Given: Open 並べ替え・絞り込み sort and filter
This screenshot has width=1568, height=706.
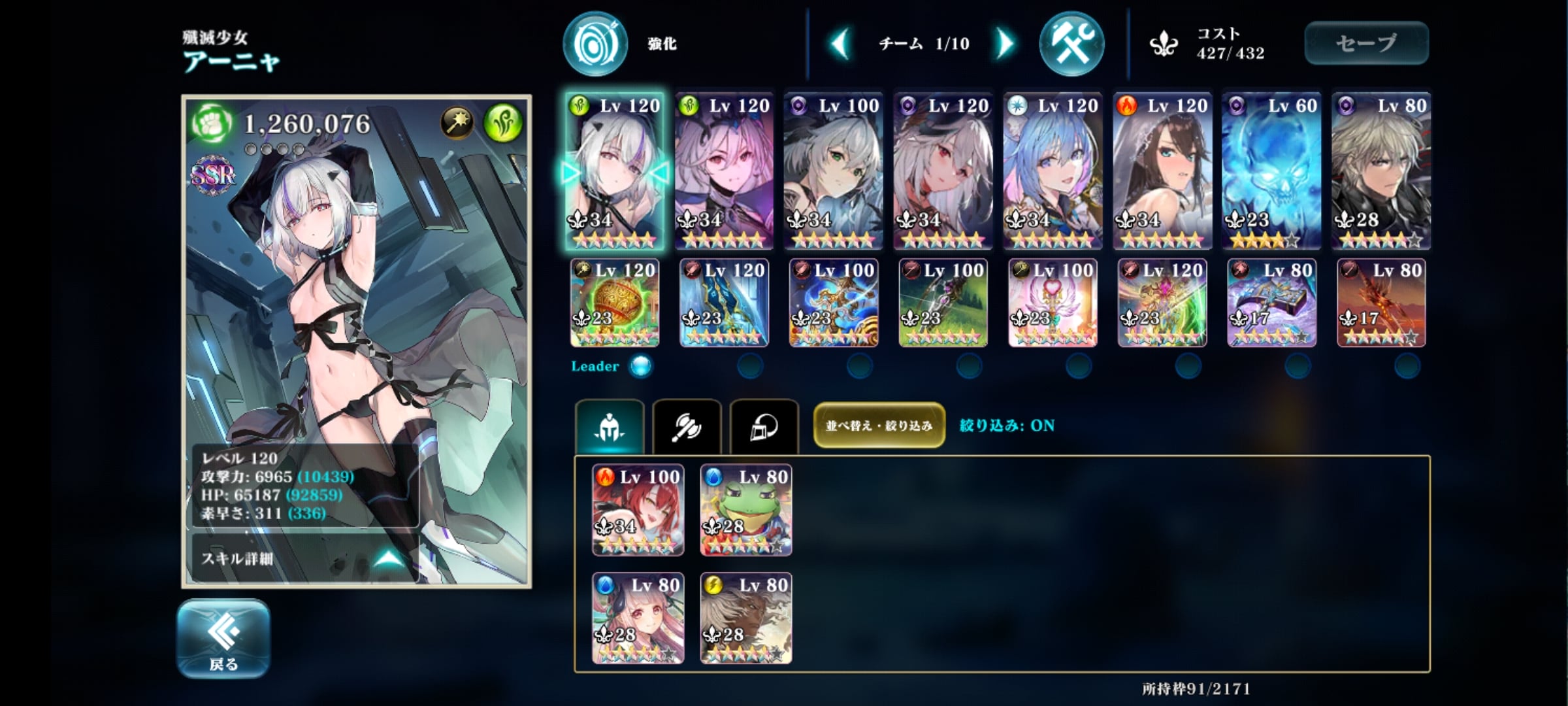Looking at the screenshot, I should tap(879, 426).
